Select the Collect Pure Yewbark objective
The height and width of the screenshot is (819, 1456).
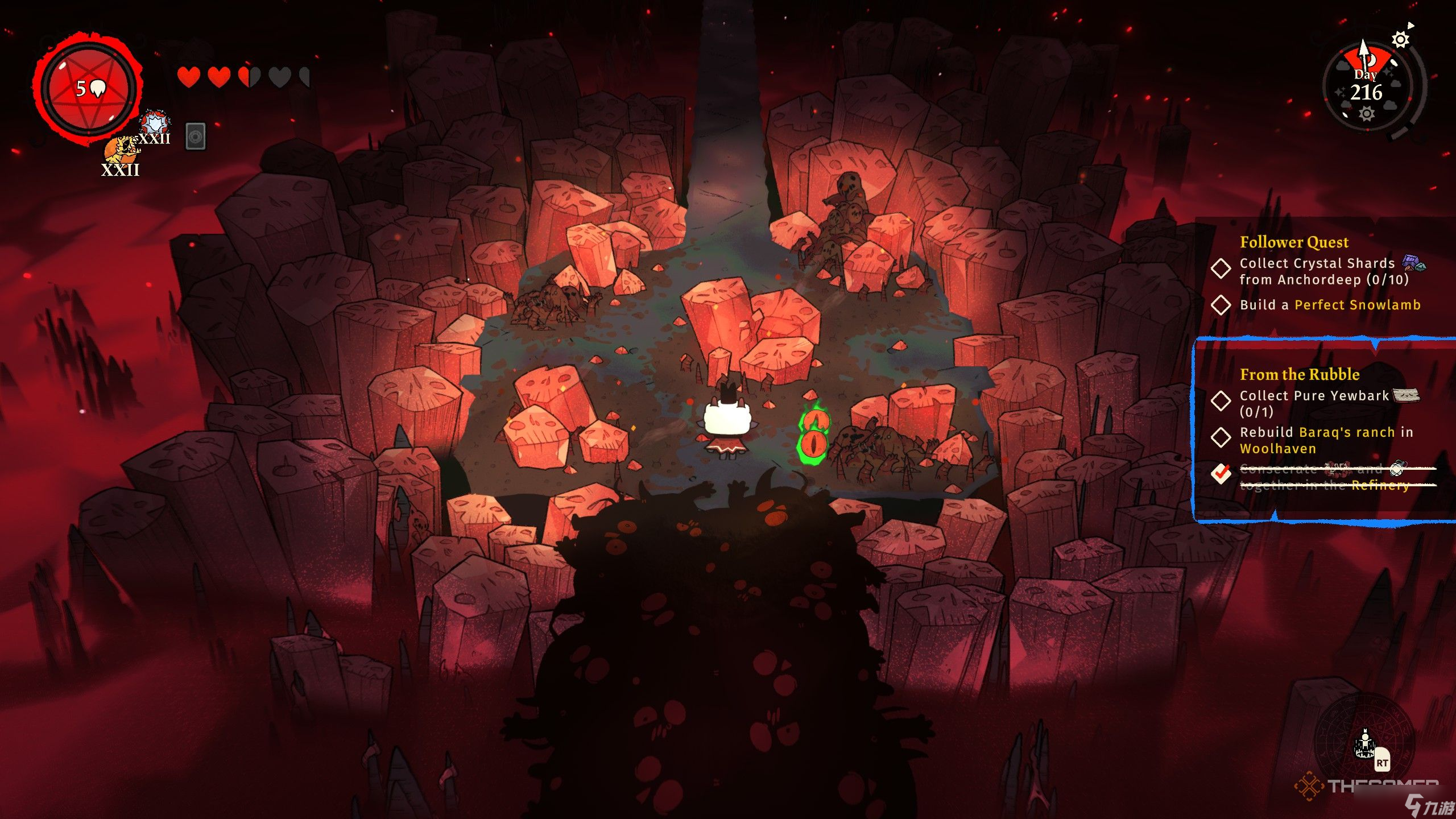click(1314, 403)
